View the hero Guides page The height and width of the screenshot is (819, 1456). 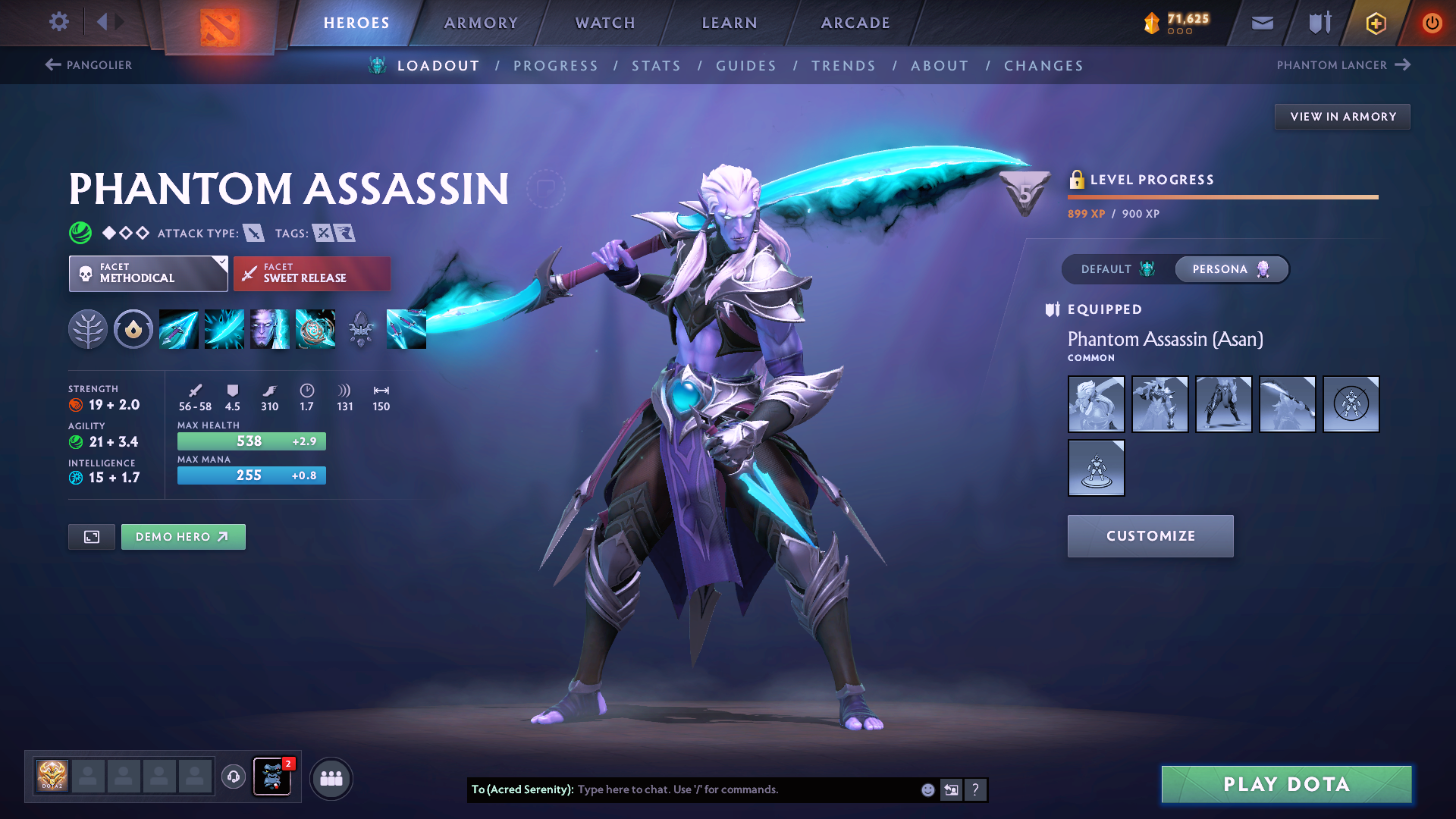746,66
